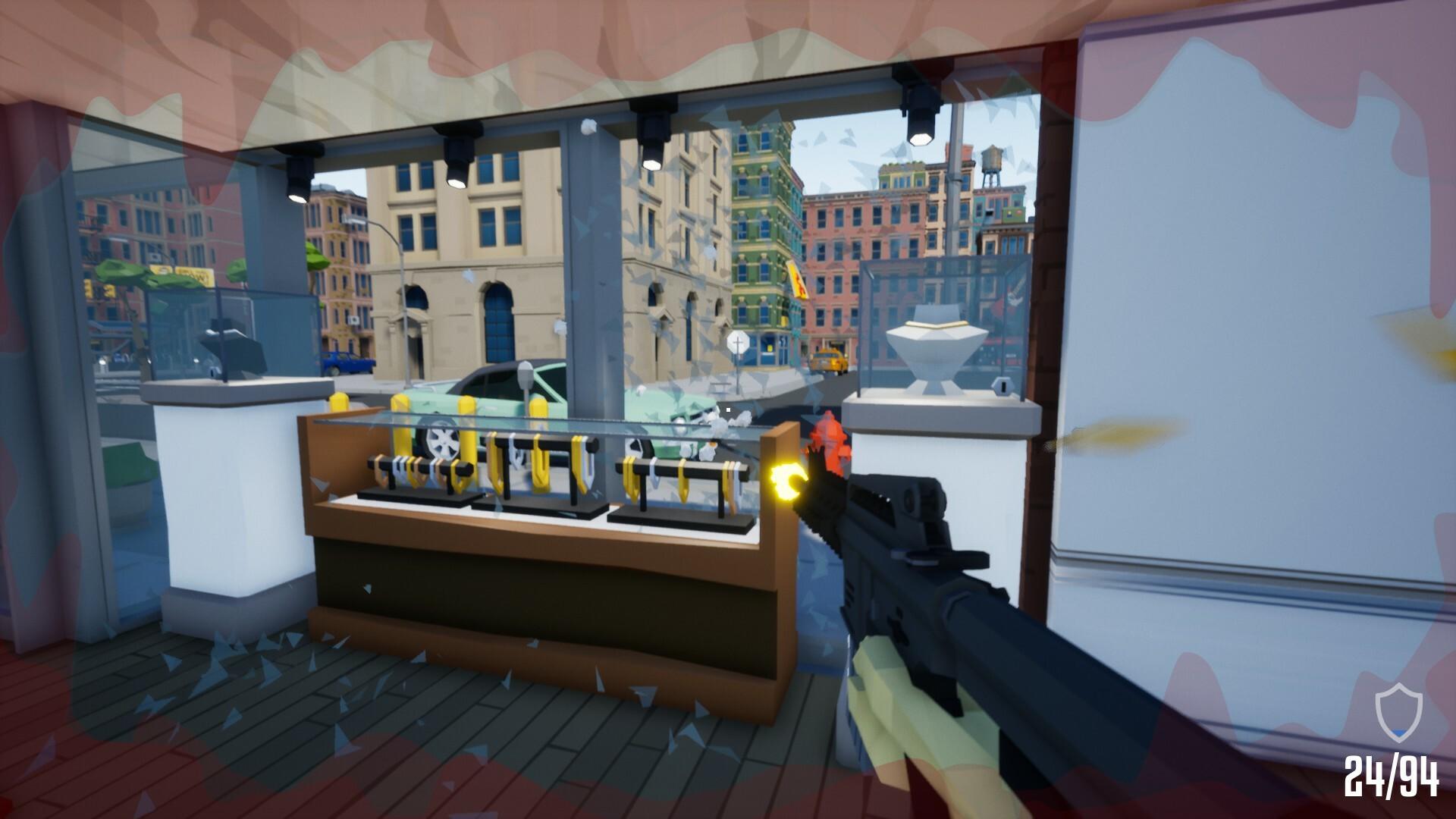Click the blue fill level inside the shield
This screenshot has height=819, width=1456.
1398,733
